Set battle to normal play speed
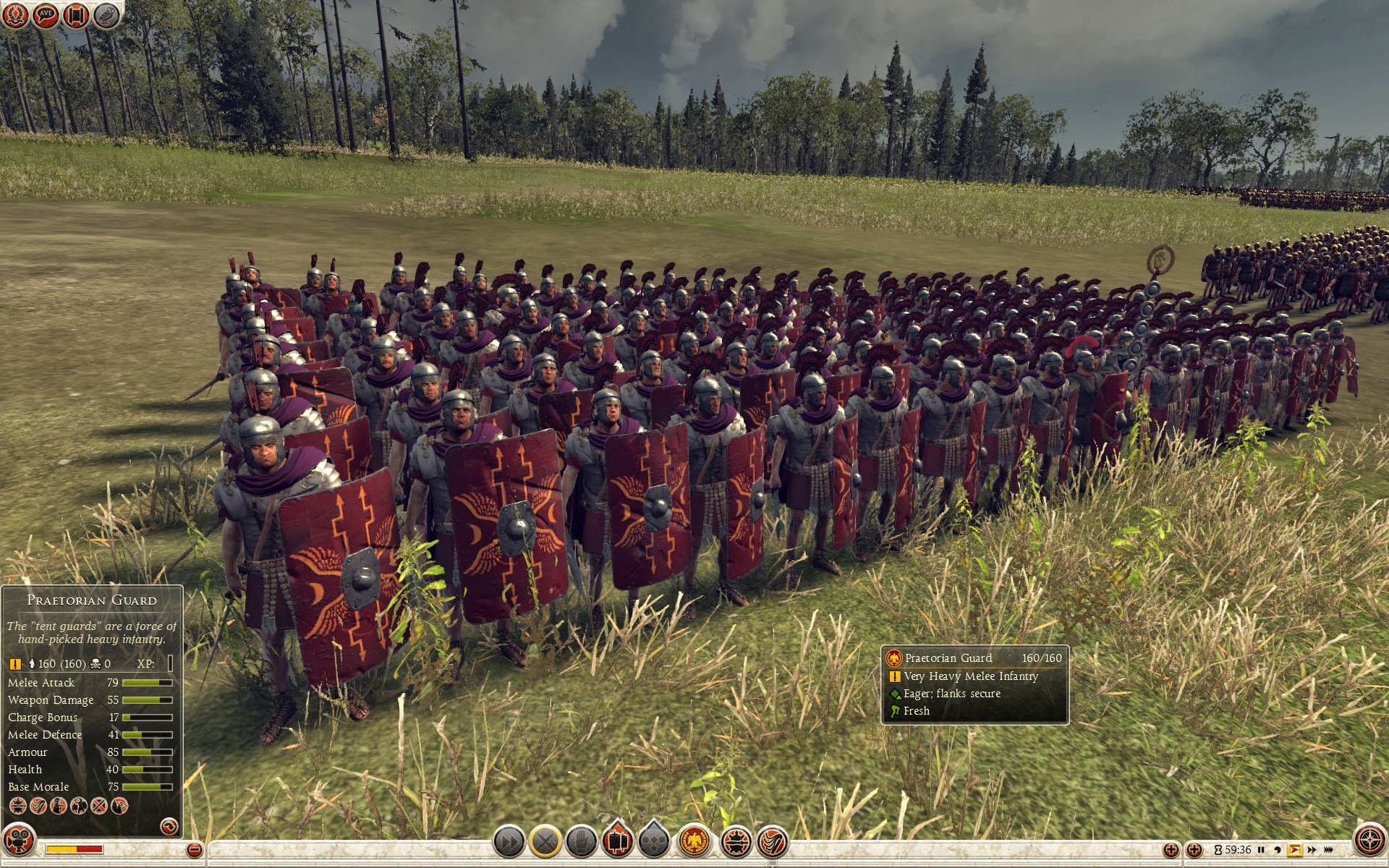Image resolution: width=1389 pixels, height=868 pixels. pos(1294,850)
